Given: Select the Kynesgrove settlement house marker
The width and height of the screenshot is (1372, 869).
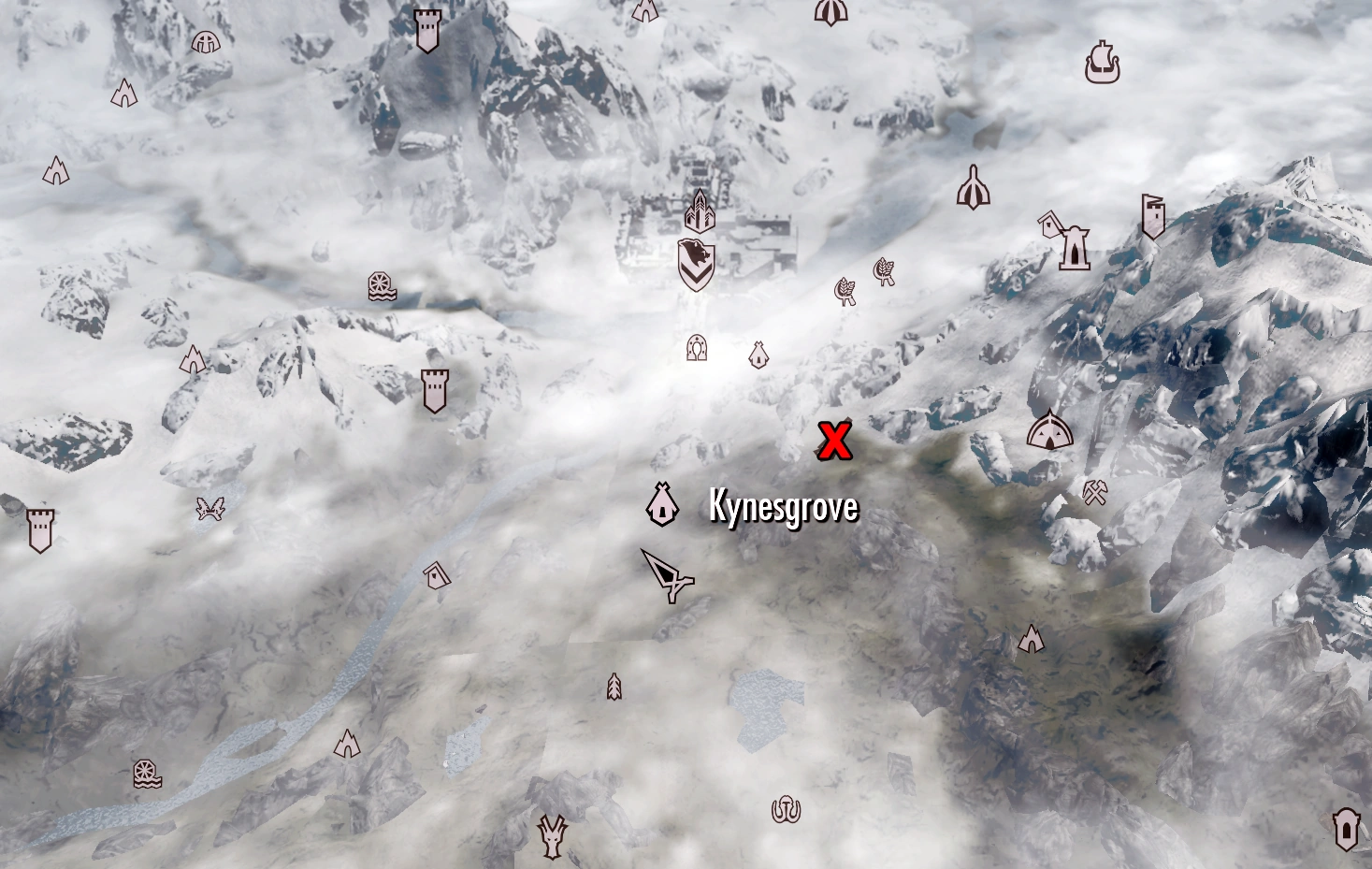Looking at the screenshot, I should 662,503.
